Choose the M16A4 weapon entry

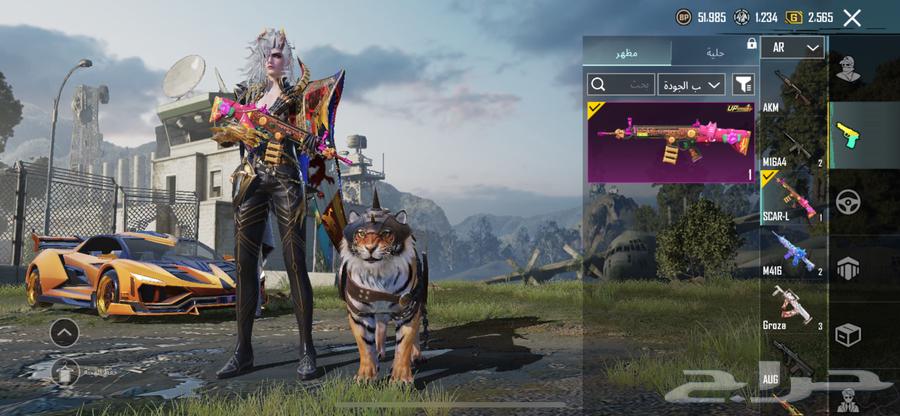[792, 147]
